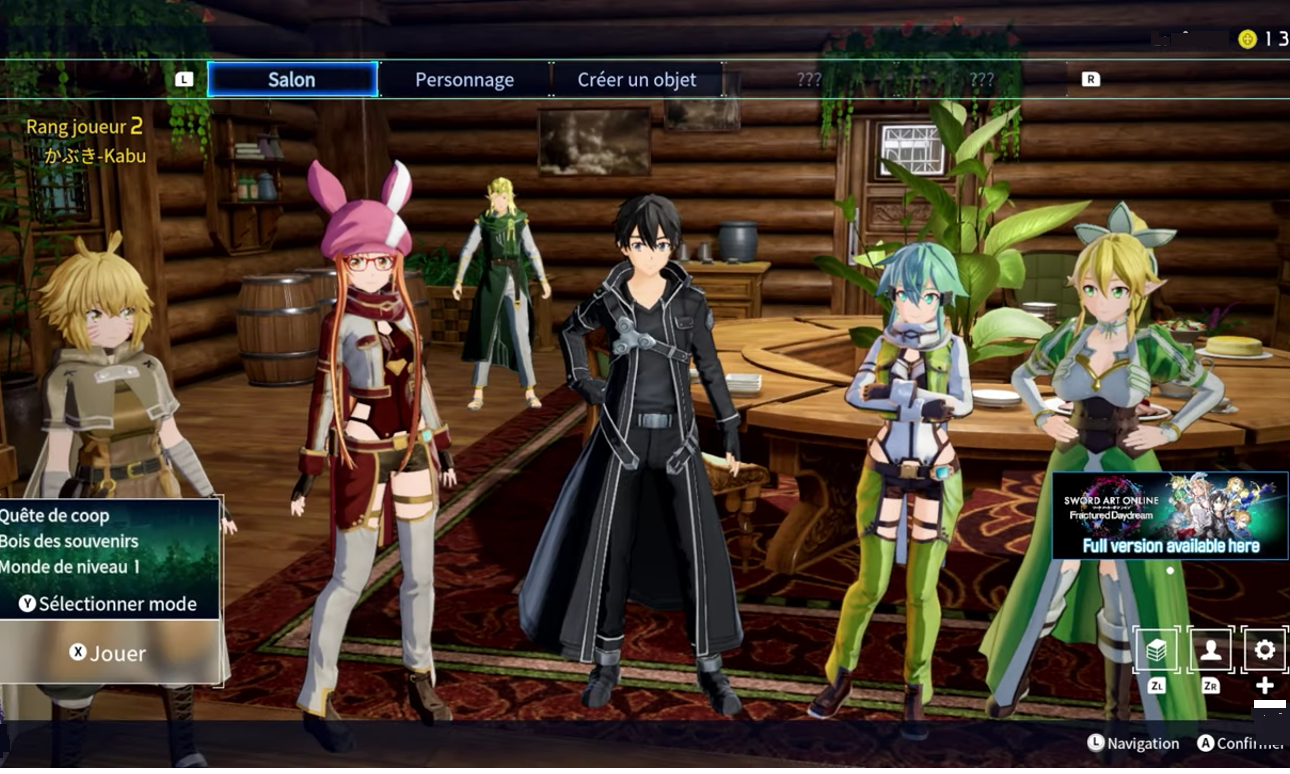Click the Jouer button
The image size is (1290, 774).
pyautogui.click(x=109, y=653)
